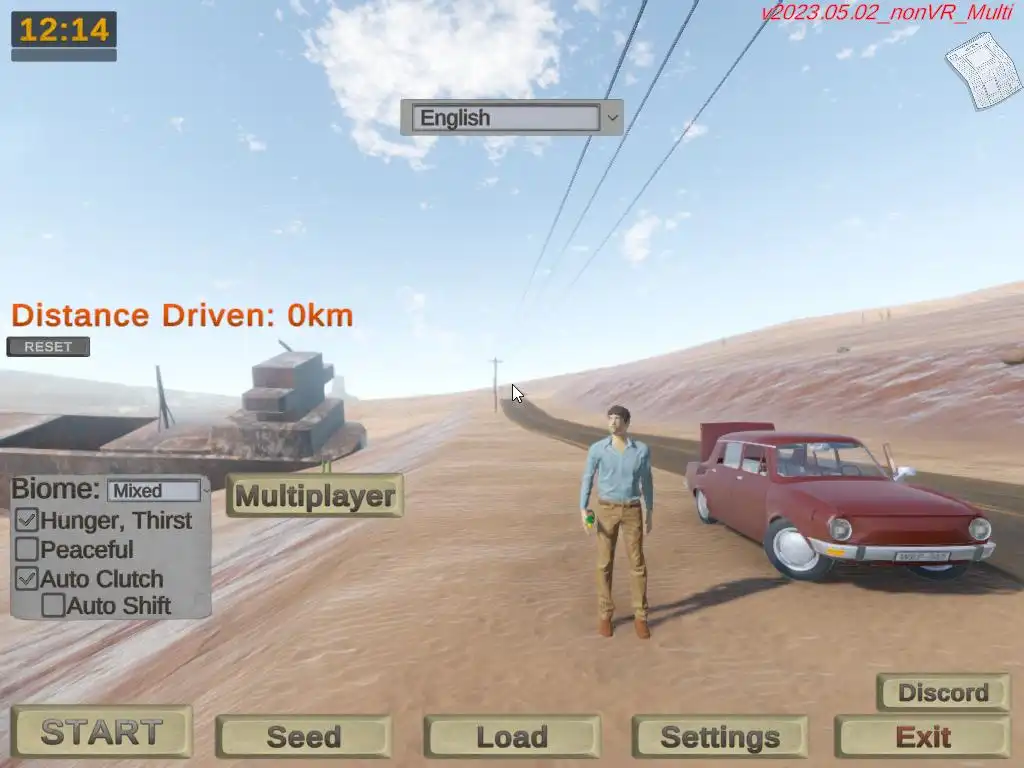Enable the Auto Shift checkbox
Viewport: 1024px width, 768px height.
(x=53, y=605)
